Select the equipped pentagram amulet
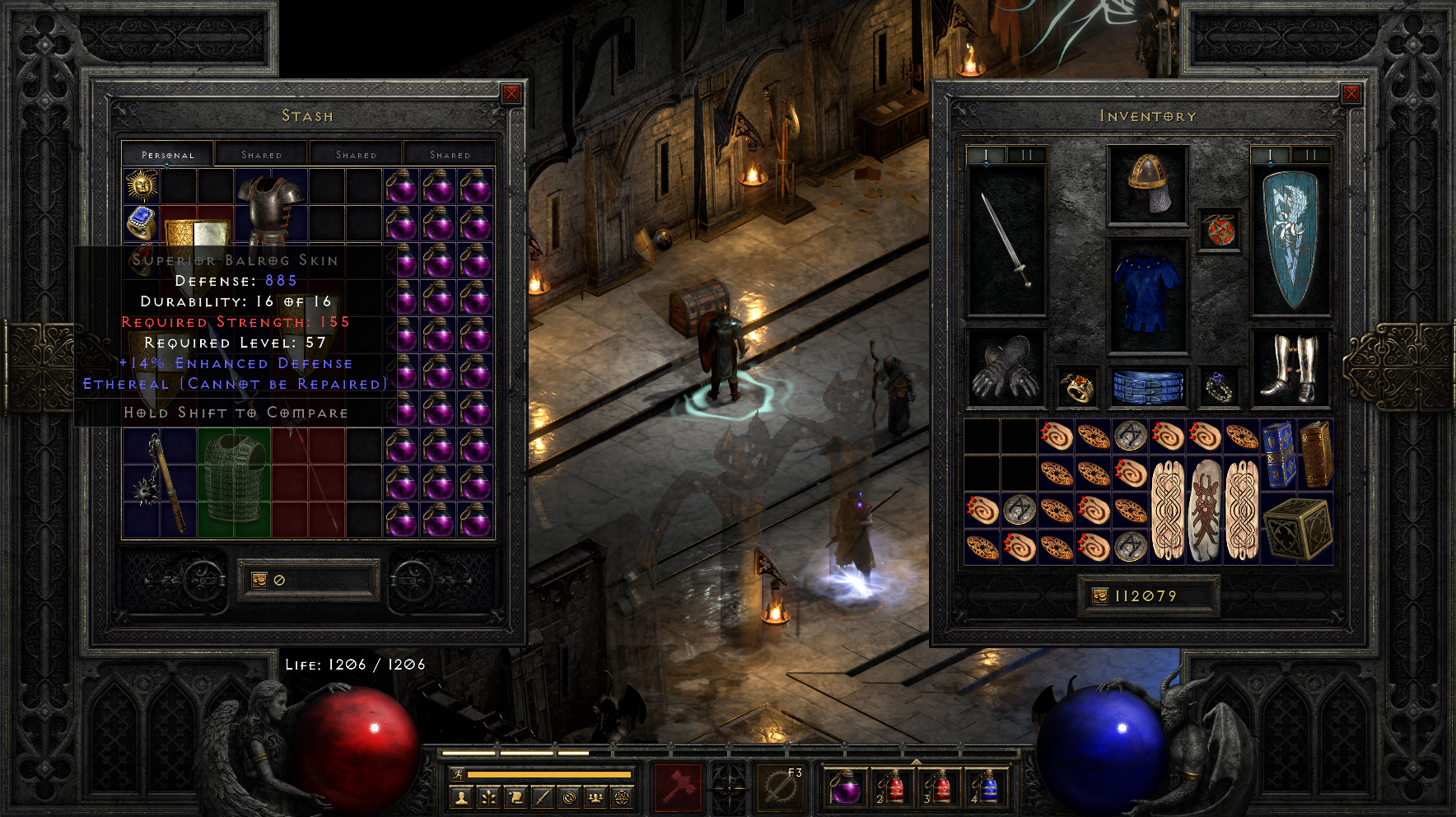Image resolution: width=1456 pixels, height=817 pixels. pos(1220,230)
